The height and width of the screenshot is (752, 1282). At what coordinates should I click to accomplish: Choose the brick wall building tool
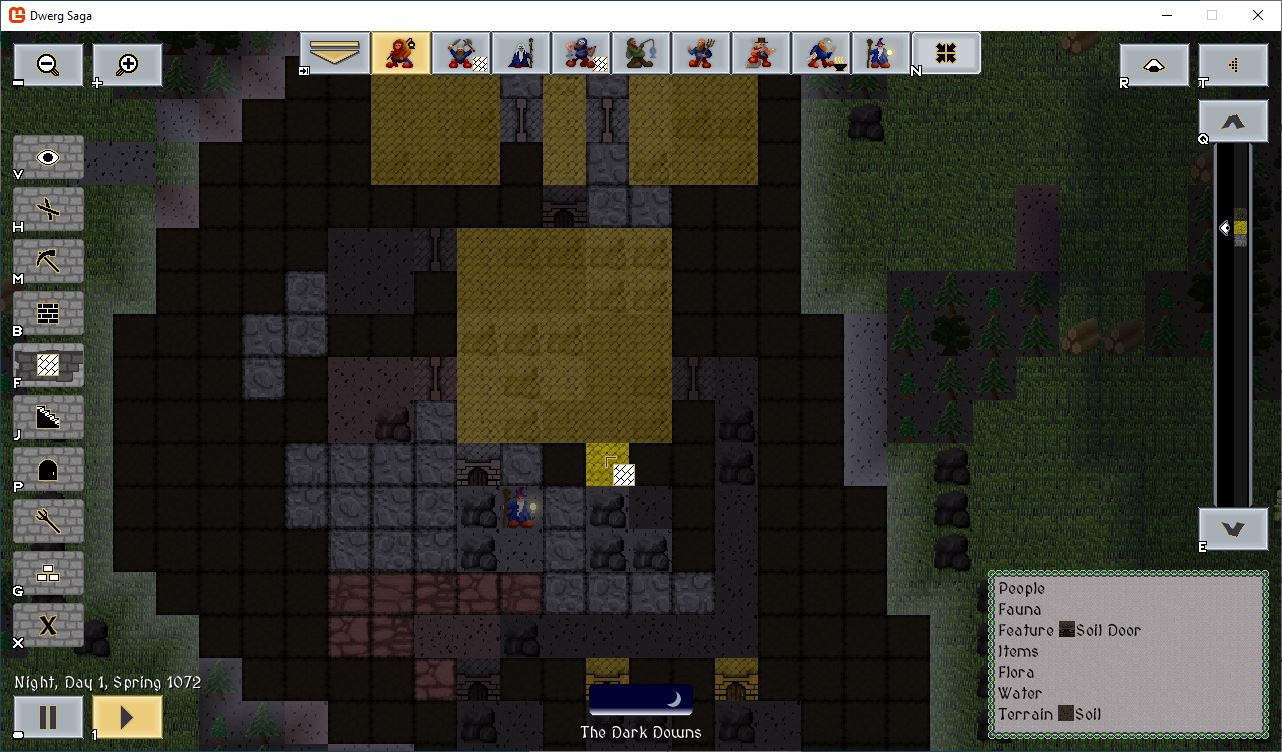point(48,313)
